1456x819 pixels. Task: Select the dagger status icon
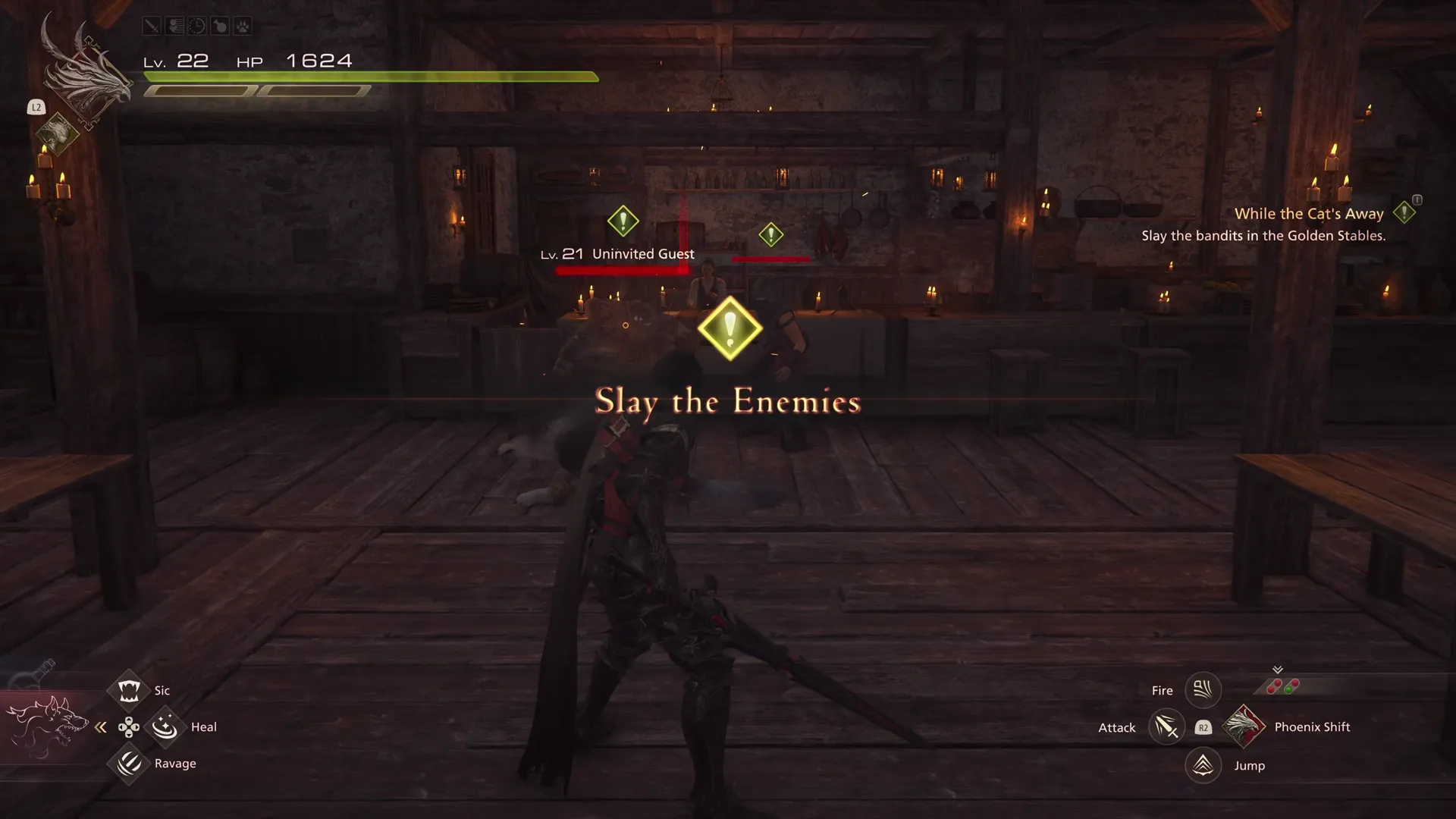tap(152, 25)
